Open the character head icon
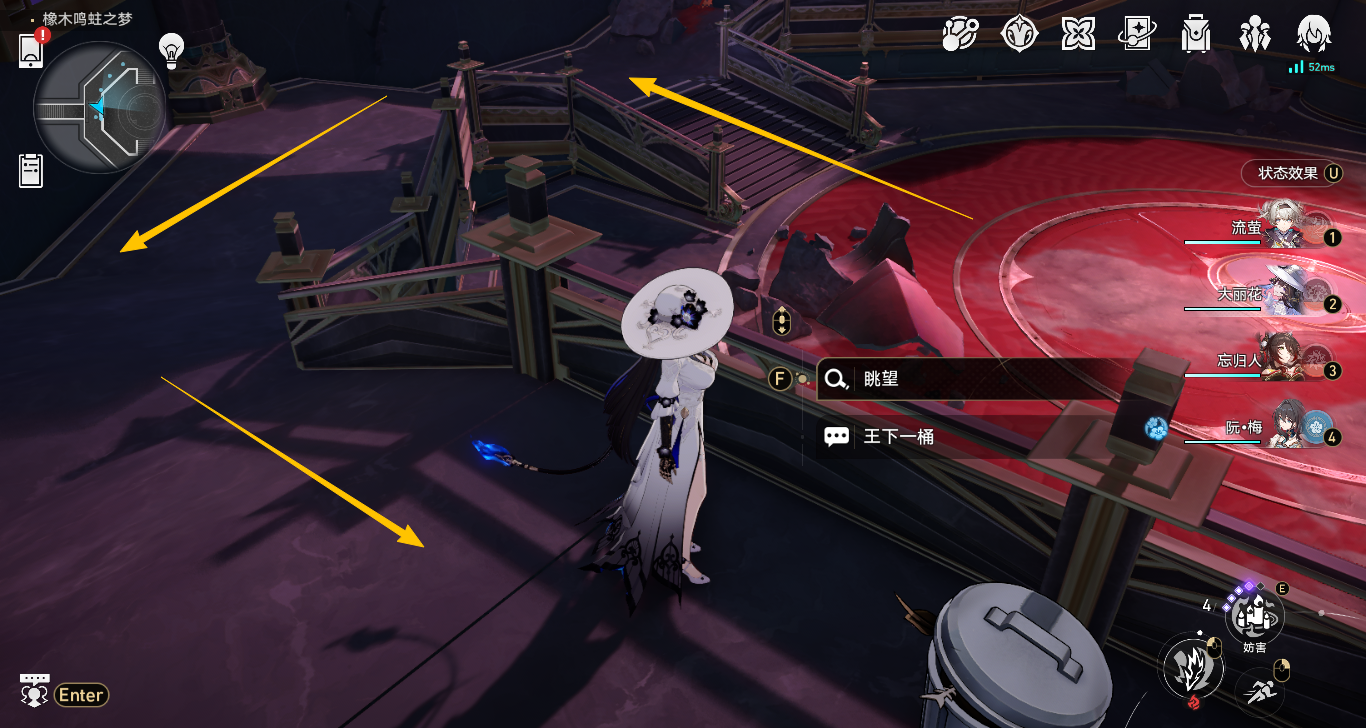Screen dimensions: 1366x728 pos(1312,35)
